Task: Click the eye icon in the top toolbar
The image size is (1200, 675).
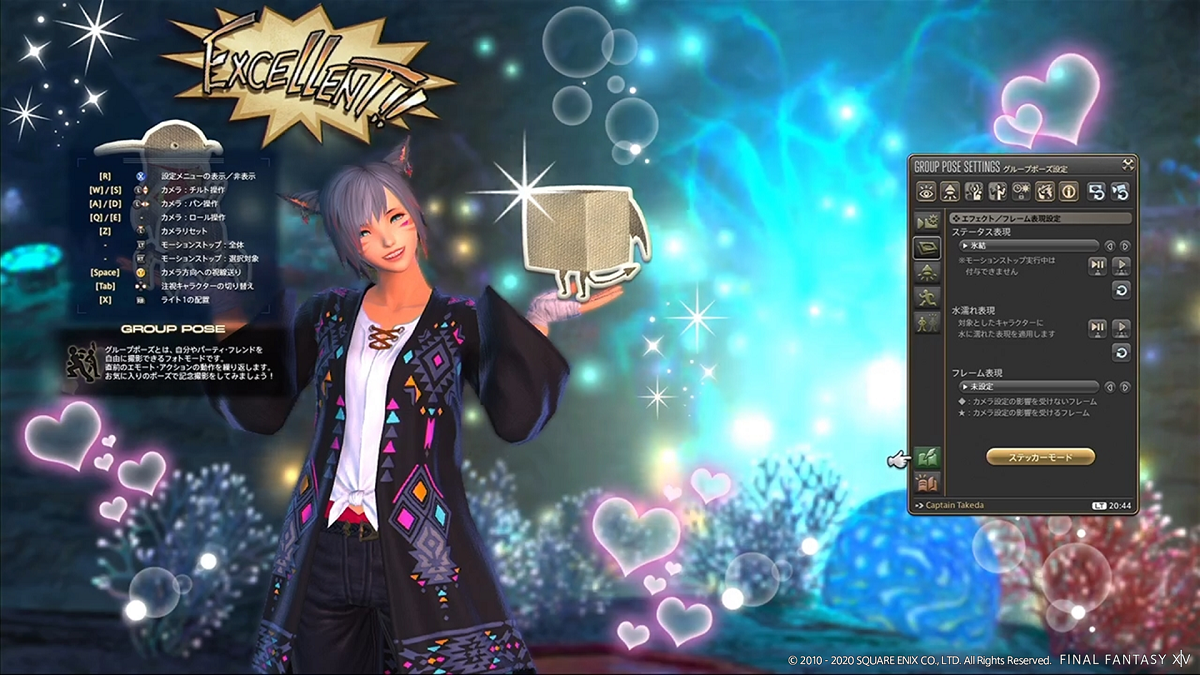Action: click(926, 190)
